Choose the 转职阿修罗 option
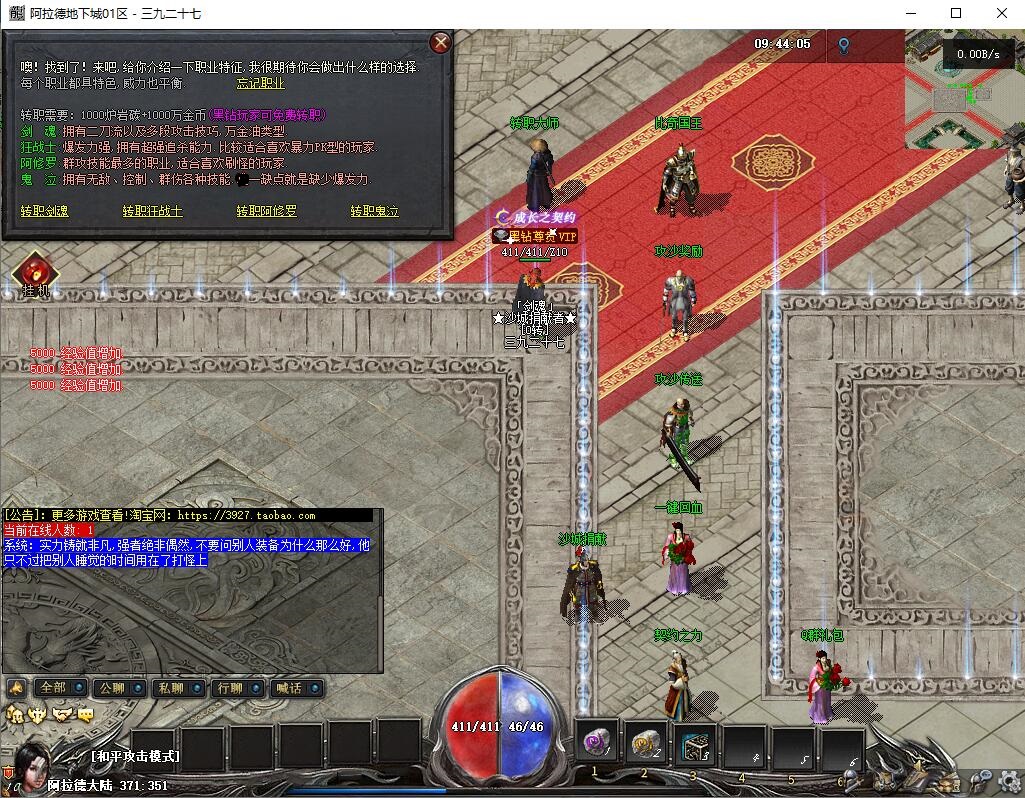Image resolution: width=1025 pixels, height=798 pixels. [x=267, y=211]
